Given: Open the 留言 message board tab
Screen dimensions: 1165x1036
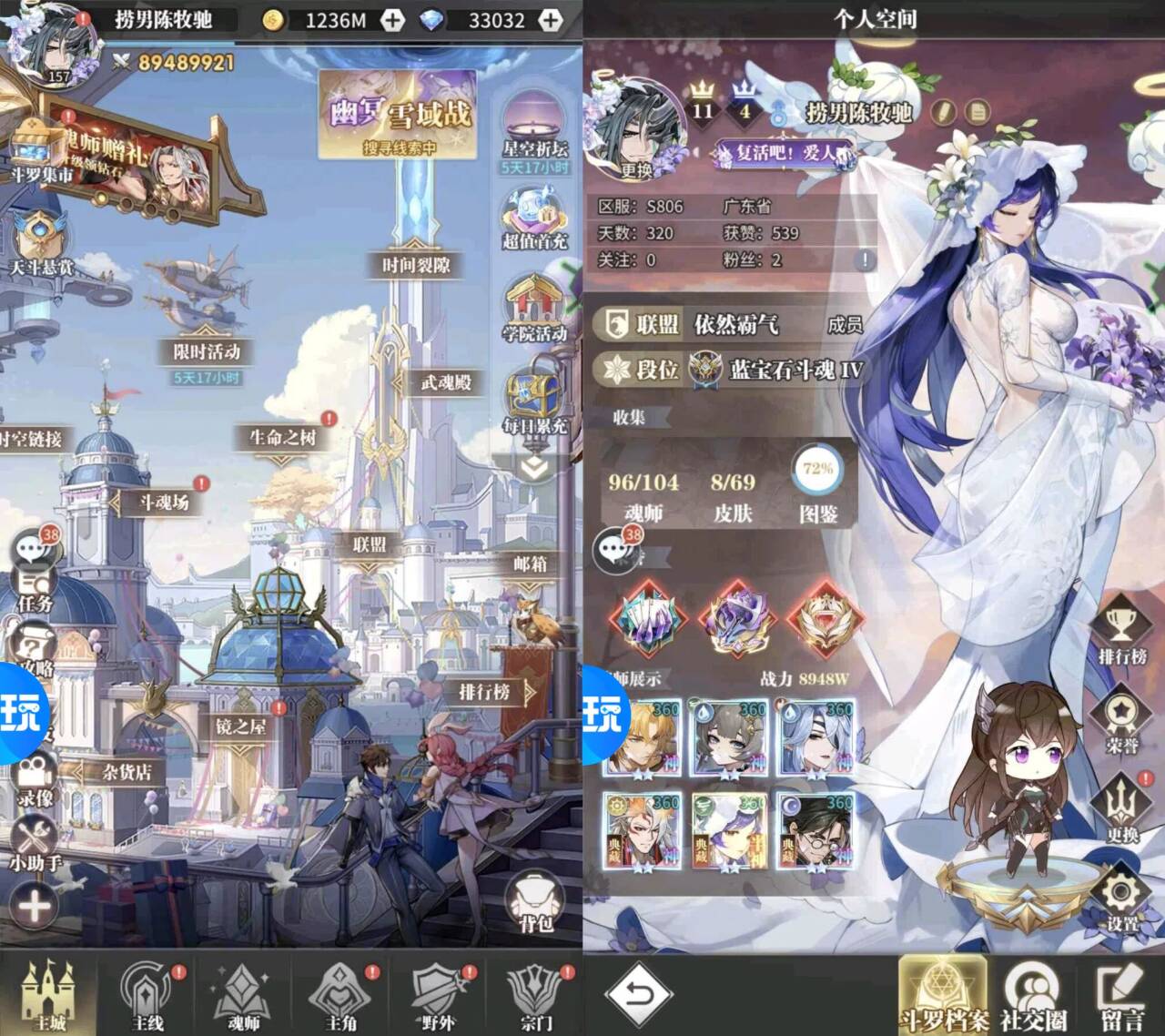Looking at the screenshot, I should pos(1120,997).
